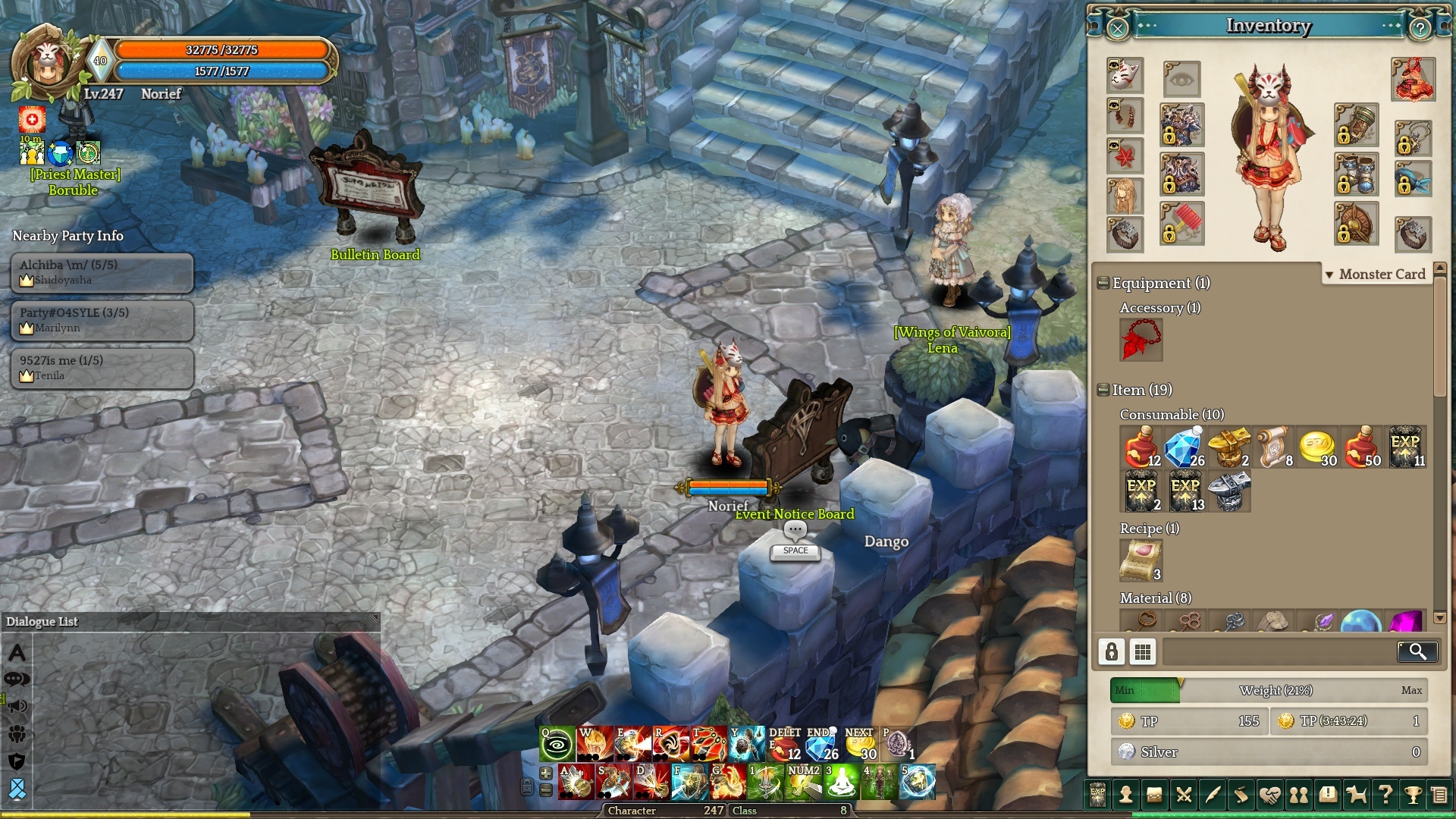Open the trophy menu icon
The height and width of the screenshot is (819, 1456).
1413,795
